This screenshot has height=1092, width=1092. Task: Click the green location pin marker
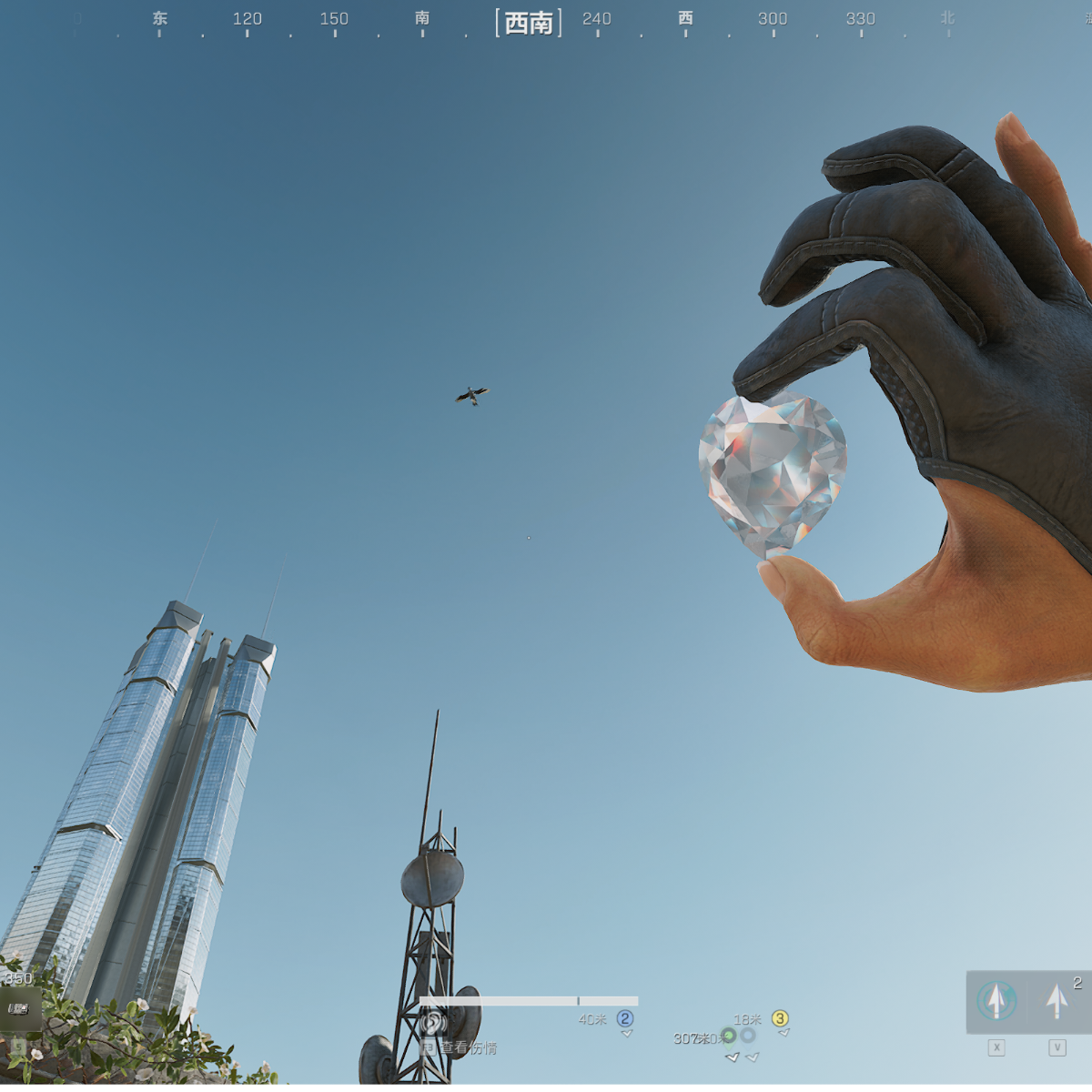tap(728, 1036)
